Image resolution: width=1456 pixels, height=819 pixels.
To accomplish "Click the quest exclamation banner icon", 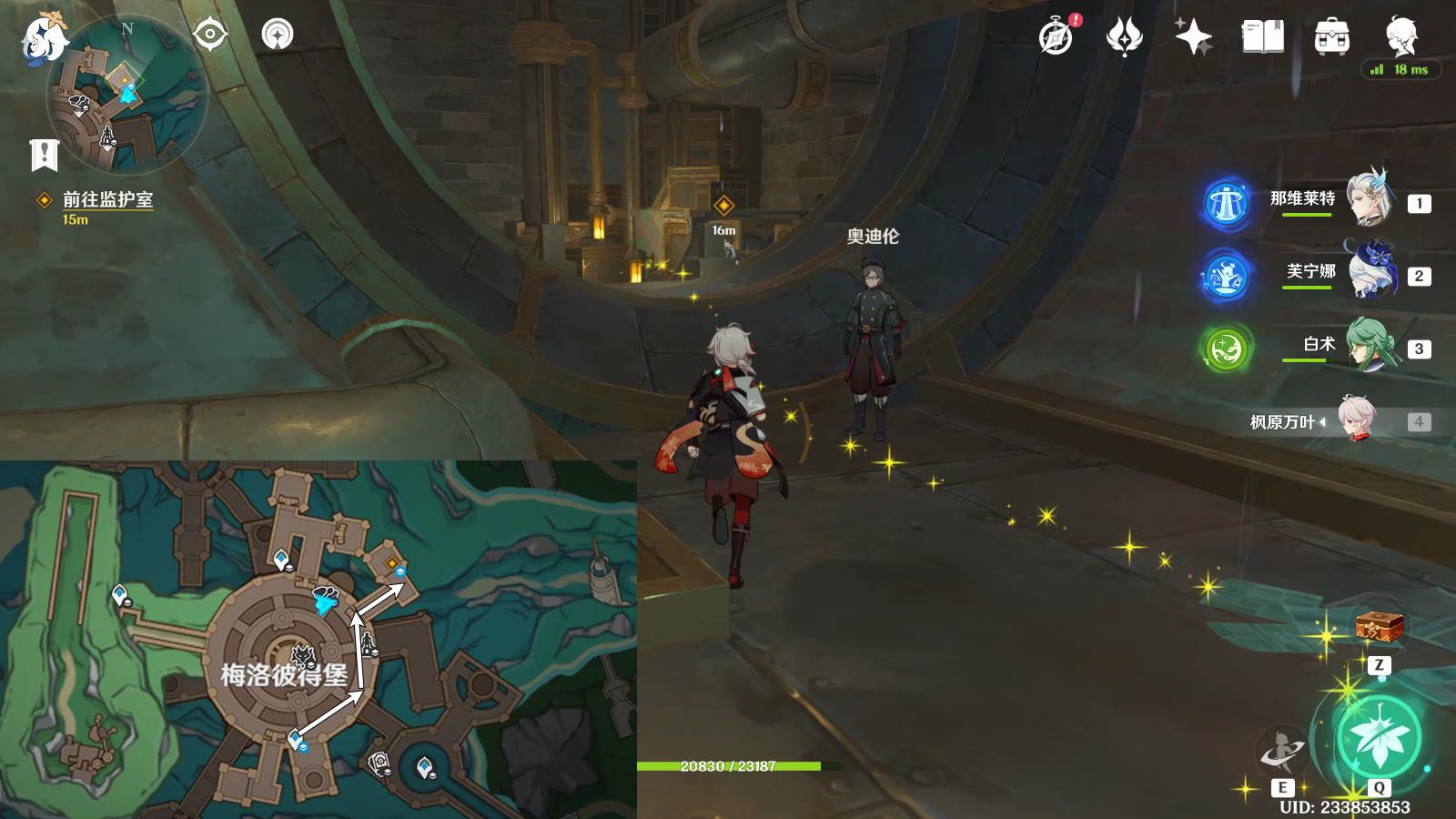I will [x=44, y=155].
